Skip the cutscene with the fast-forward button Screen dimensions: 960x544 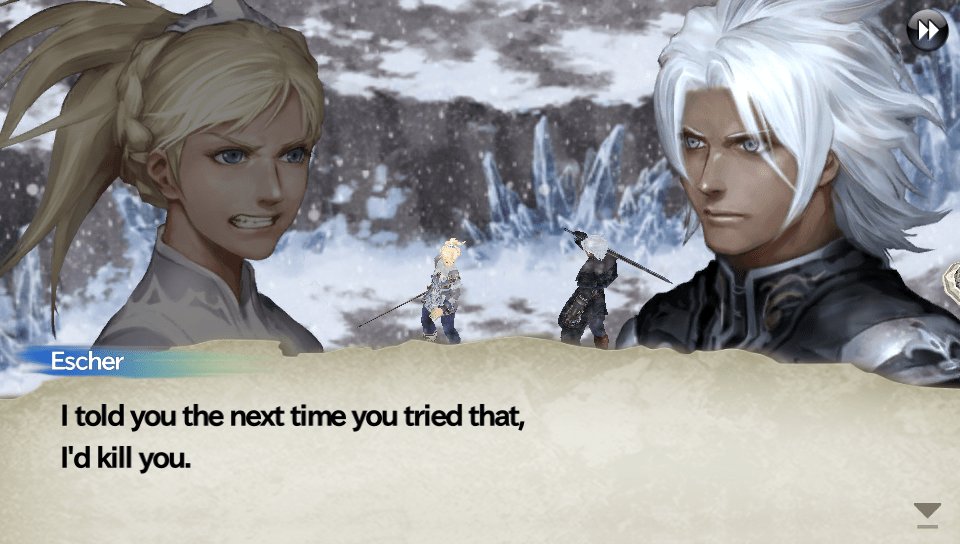pos(927,30)
